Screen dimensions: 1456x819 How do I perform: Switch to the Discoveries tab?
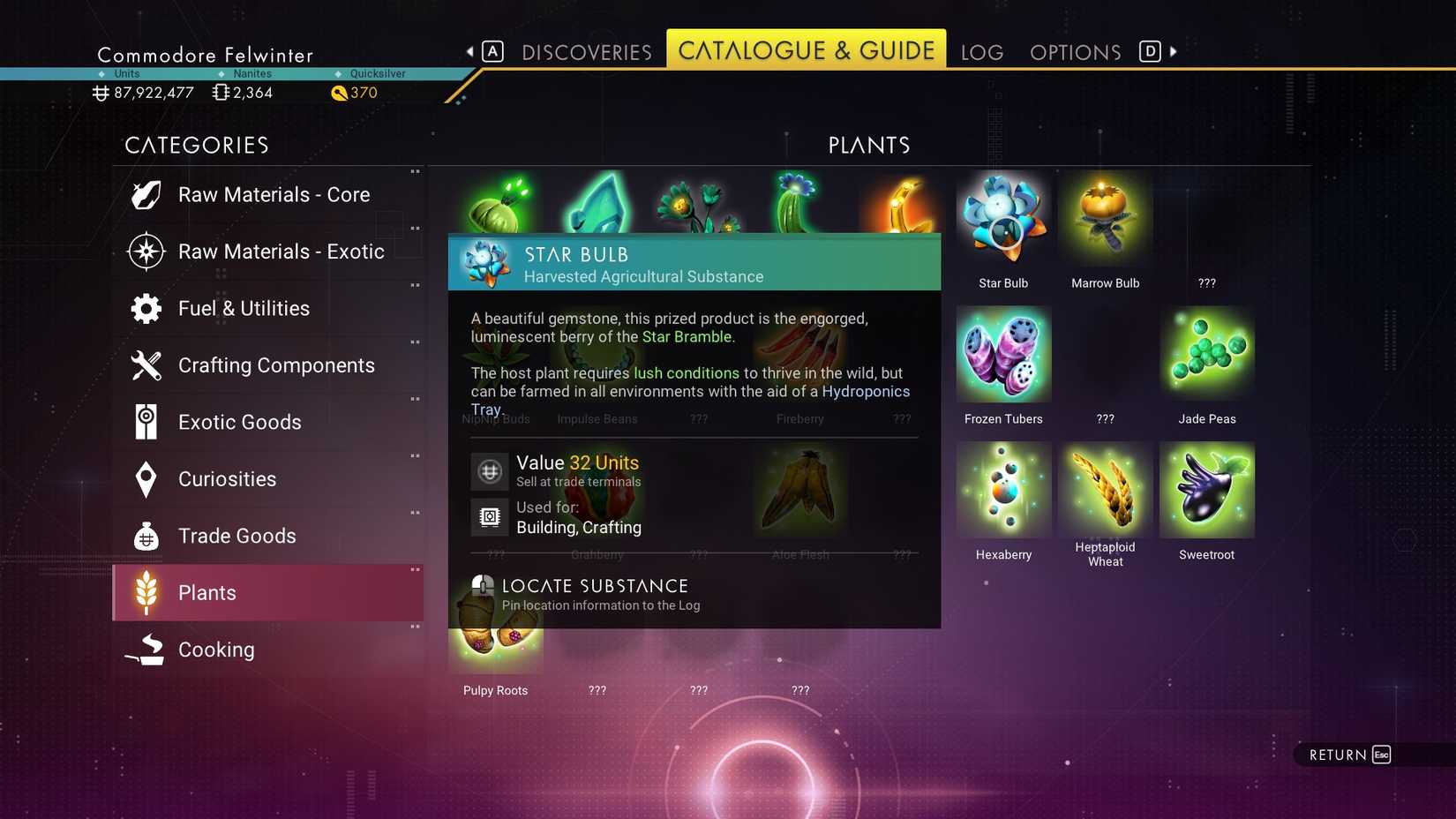(x=586, y=52)
